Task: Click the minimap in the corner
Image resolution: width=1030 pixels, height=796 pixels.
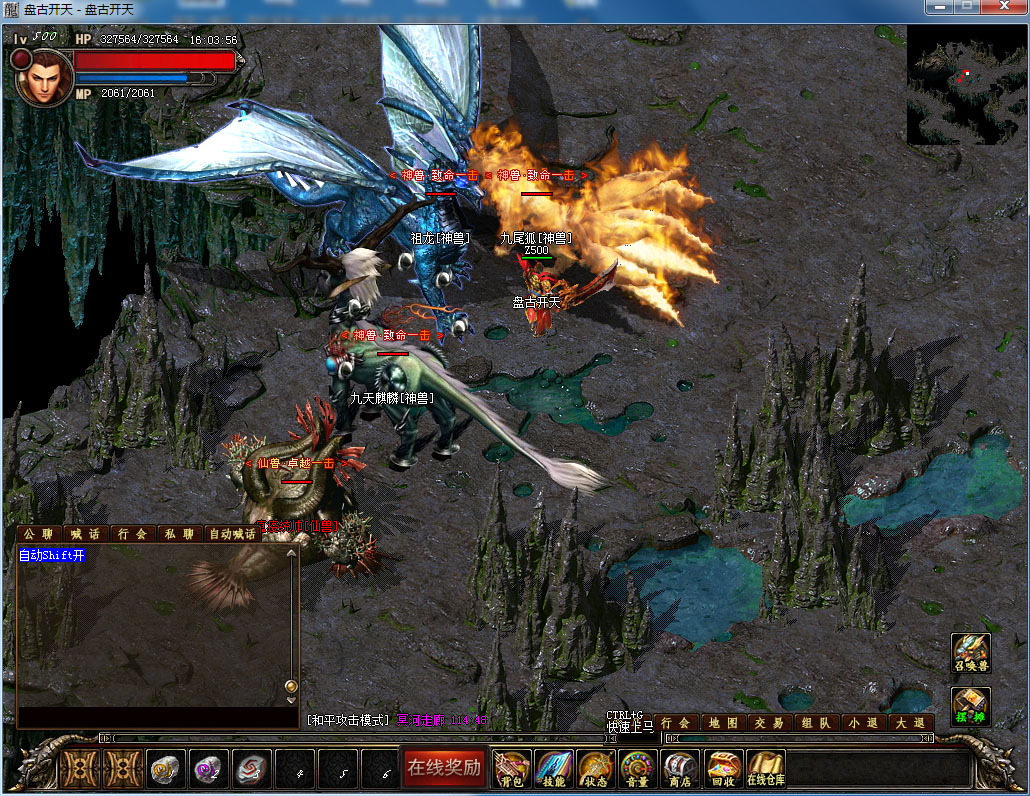Action: point(966,85)
